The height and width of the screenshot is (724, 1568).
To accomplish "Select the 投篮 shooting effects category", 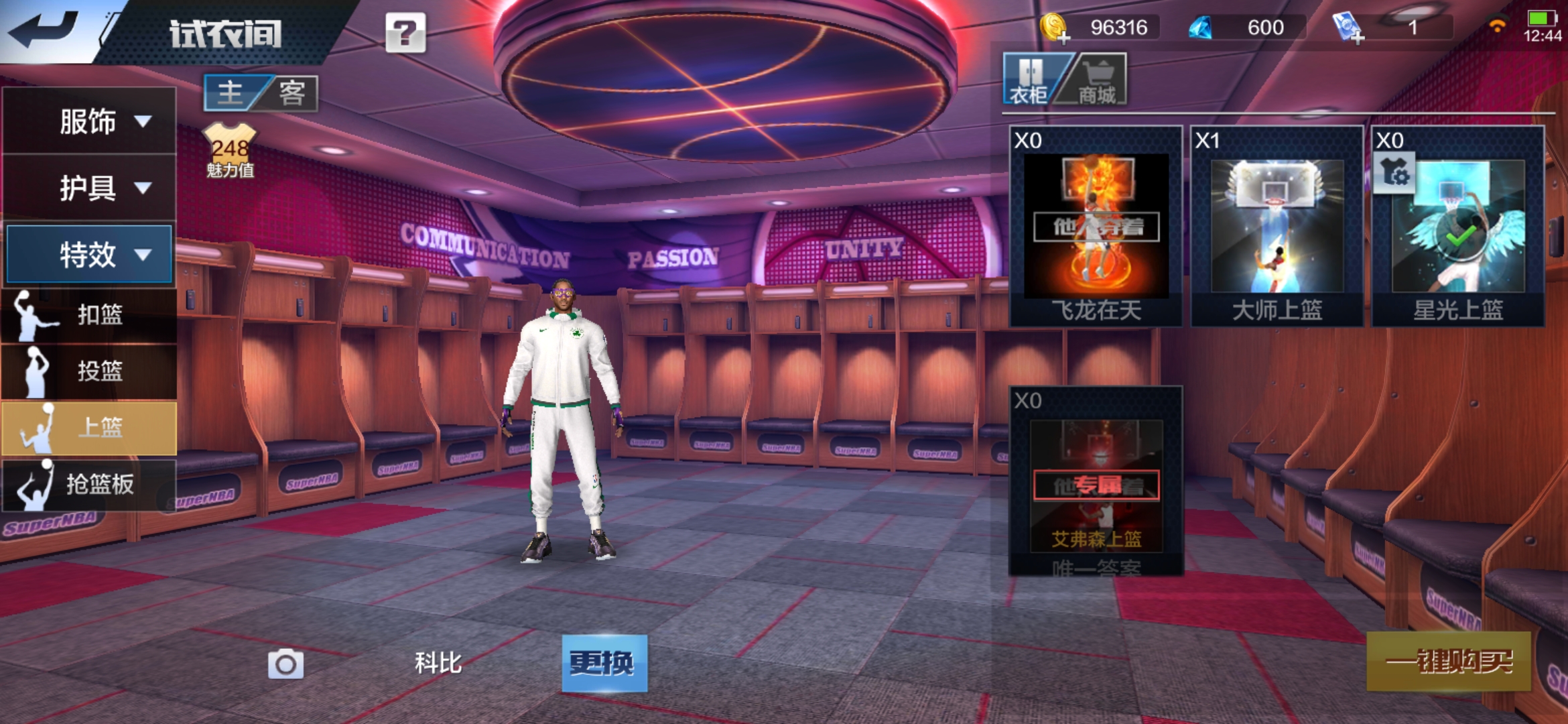I will [x=89, y=371].
